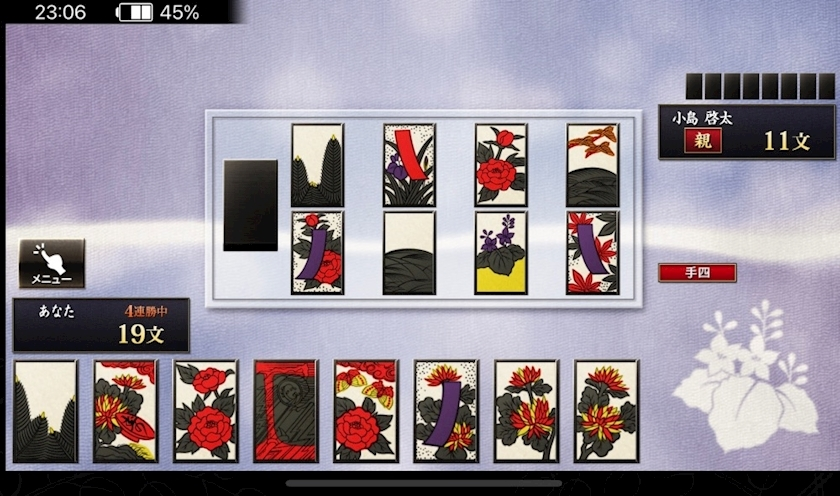Viewport: 840px width, 496px height.
Task: Select the maple purple ribbon card on field
Action: [592, 252]
